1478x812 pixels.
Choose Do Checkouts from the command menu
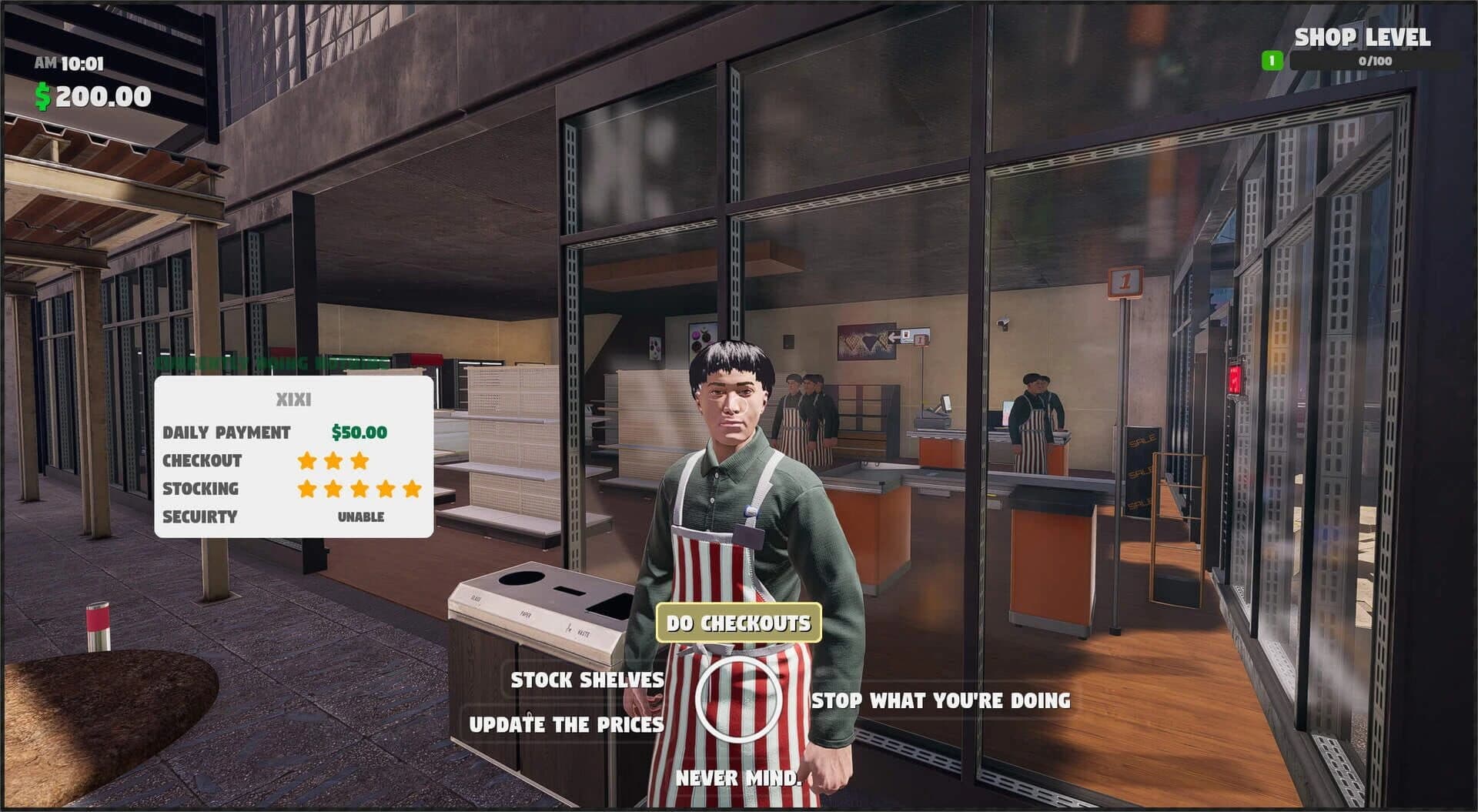click(739, 623)
